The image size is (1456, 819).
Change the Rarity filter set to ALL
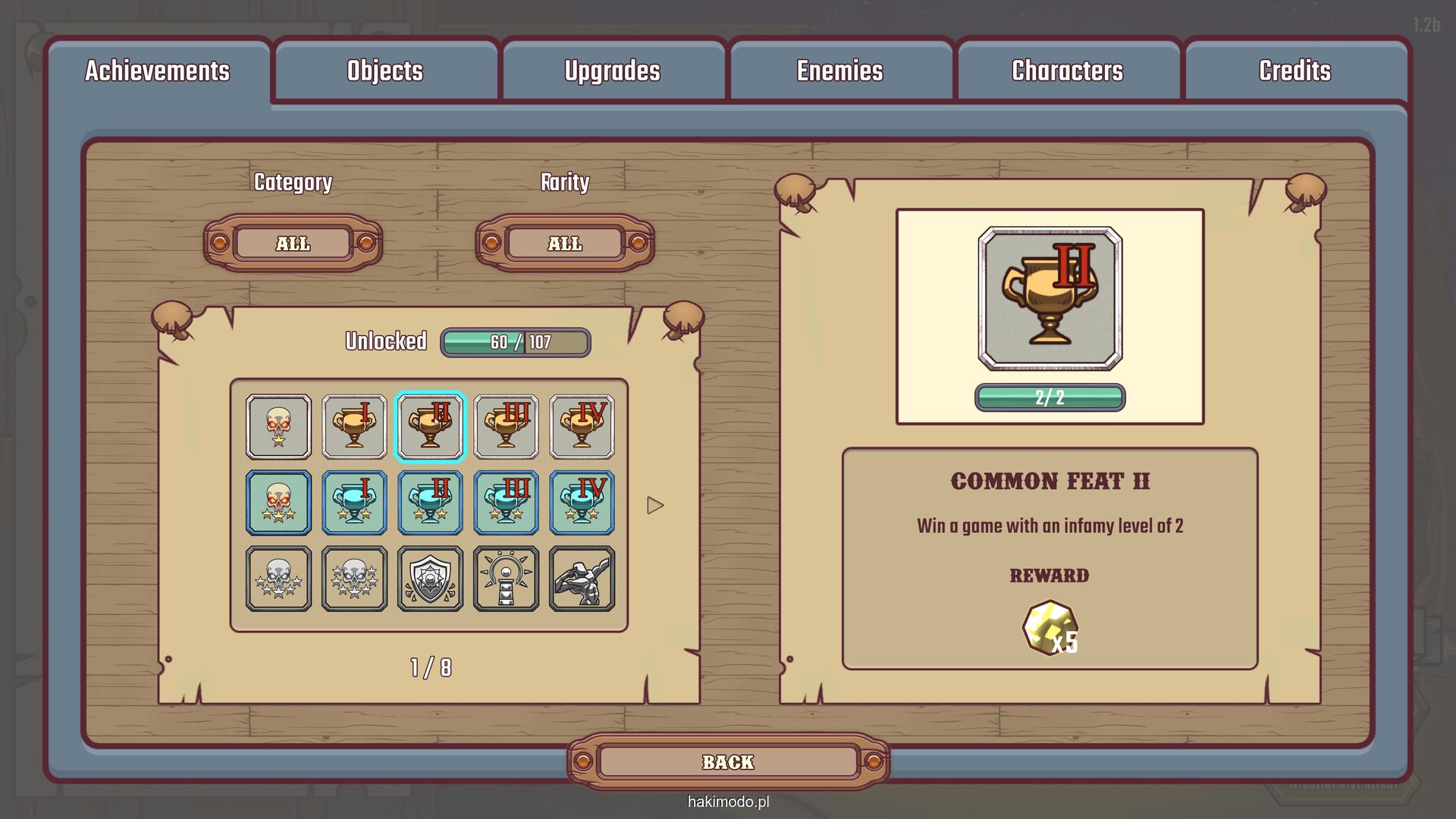565,243
